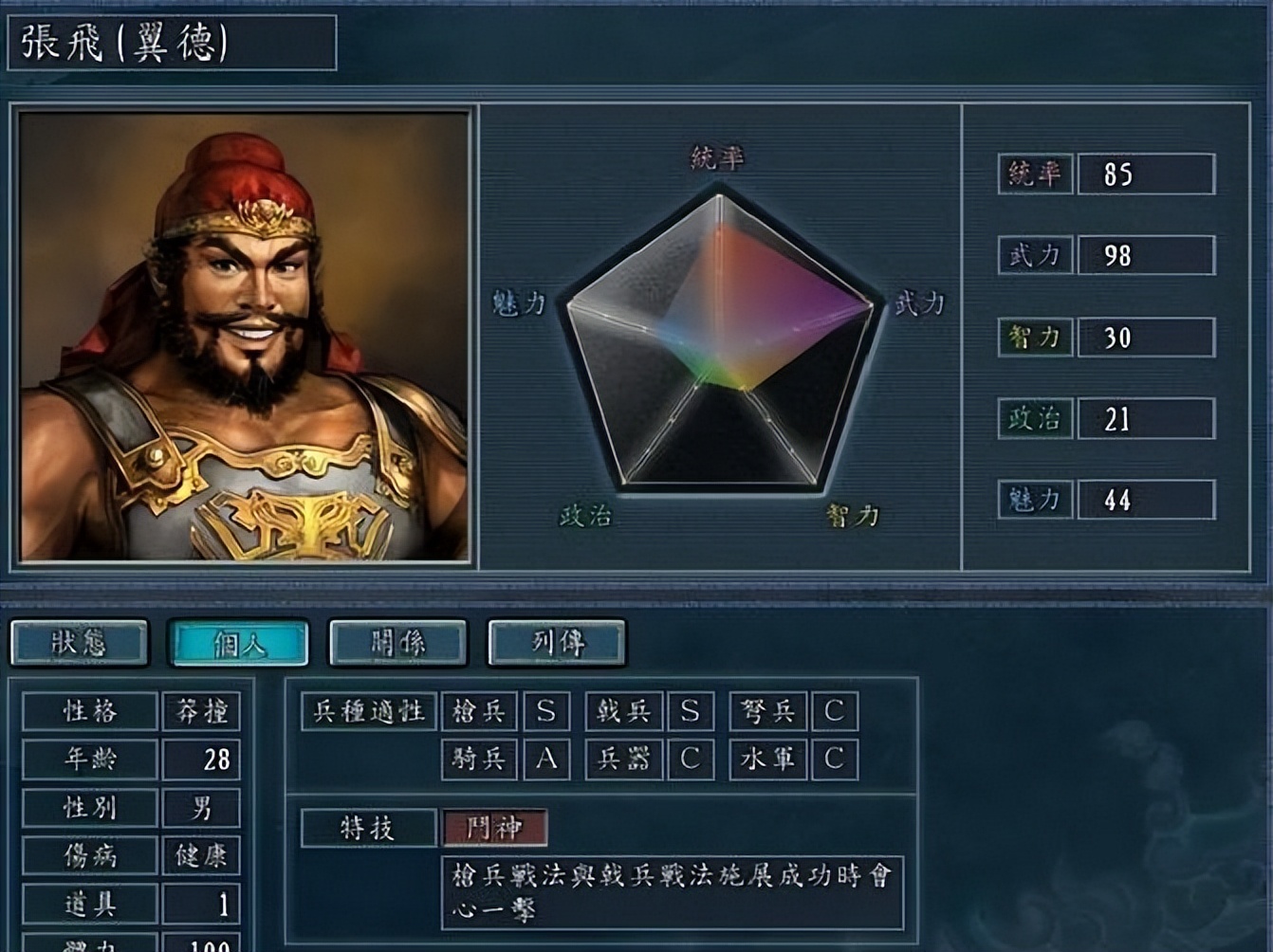Click the highlighted 個人 personal button
Image resolution: width=1273 pixels, height=952 pixels.
click(x=238, y=643)
